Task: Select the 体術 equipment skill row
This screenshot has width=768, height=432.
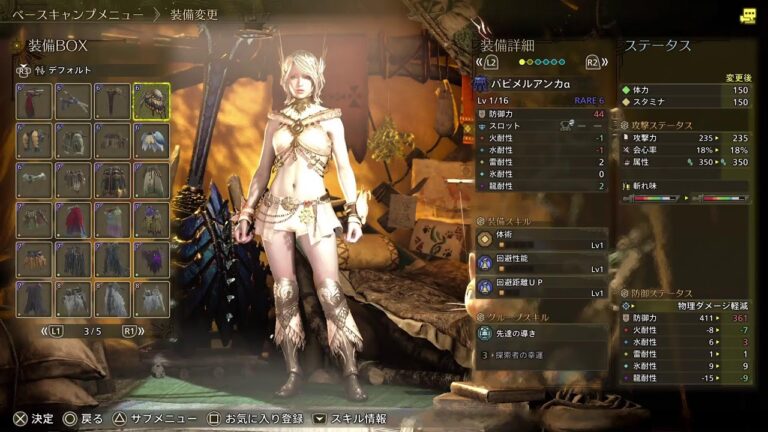Action: [x=541, y=240]
